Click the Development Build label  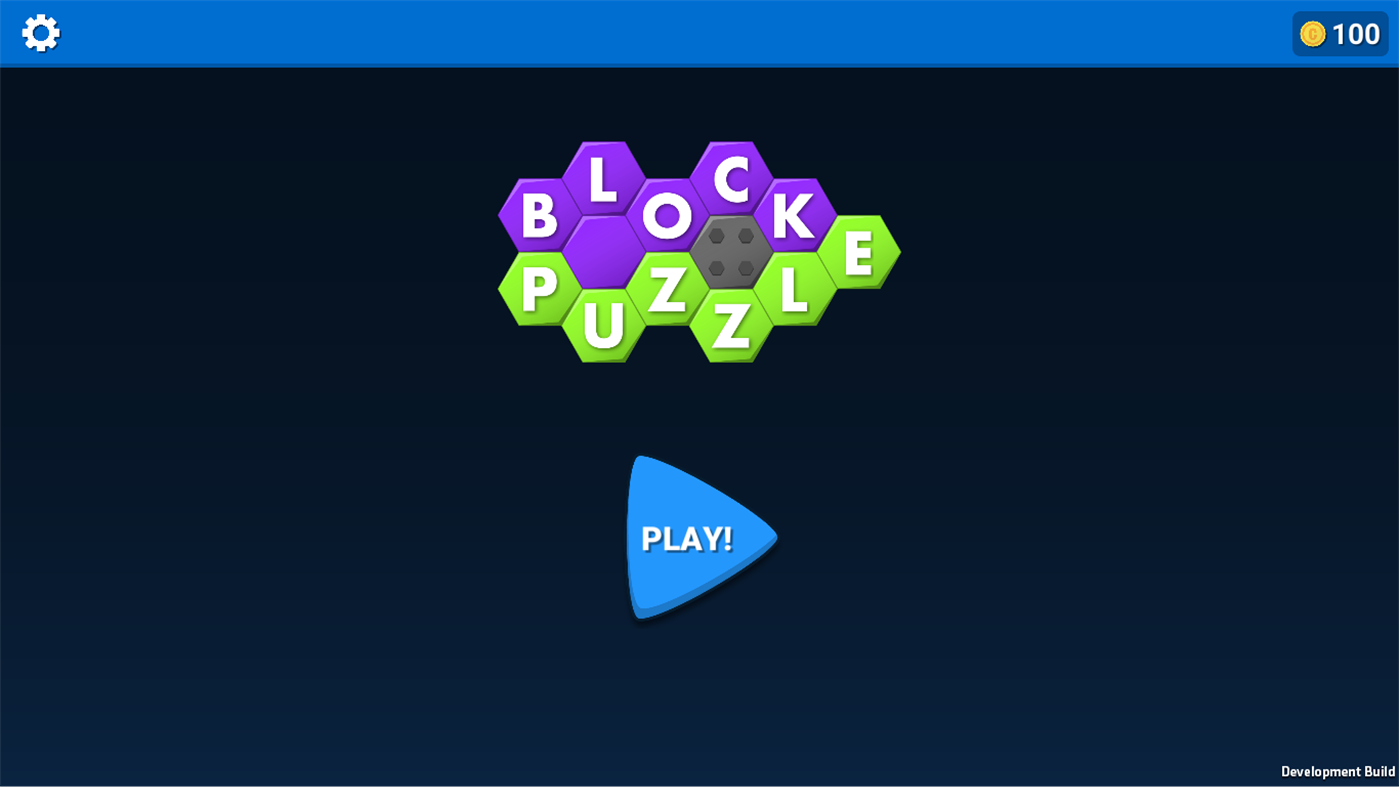point(1338,771)
